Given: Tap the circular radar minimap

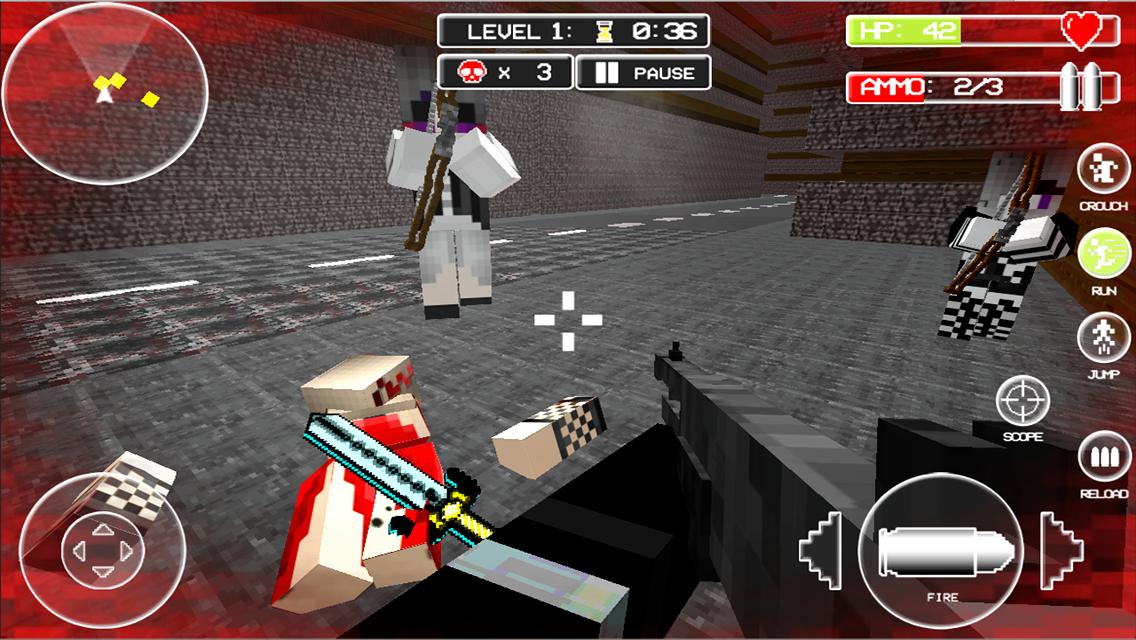Looking at the screenshot, I should (x=105, y=93).
